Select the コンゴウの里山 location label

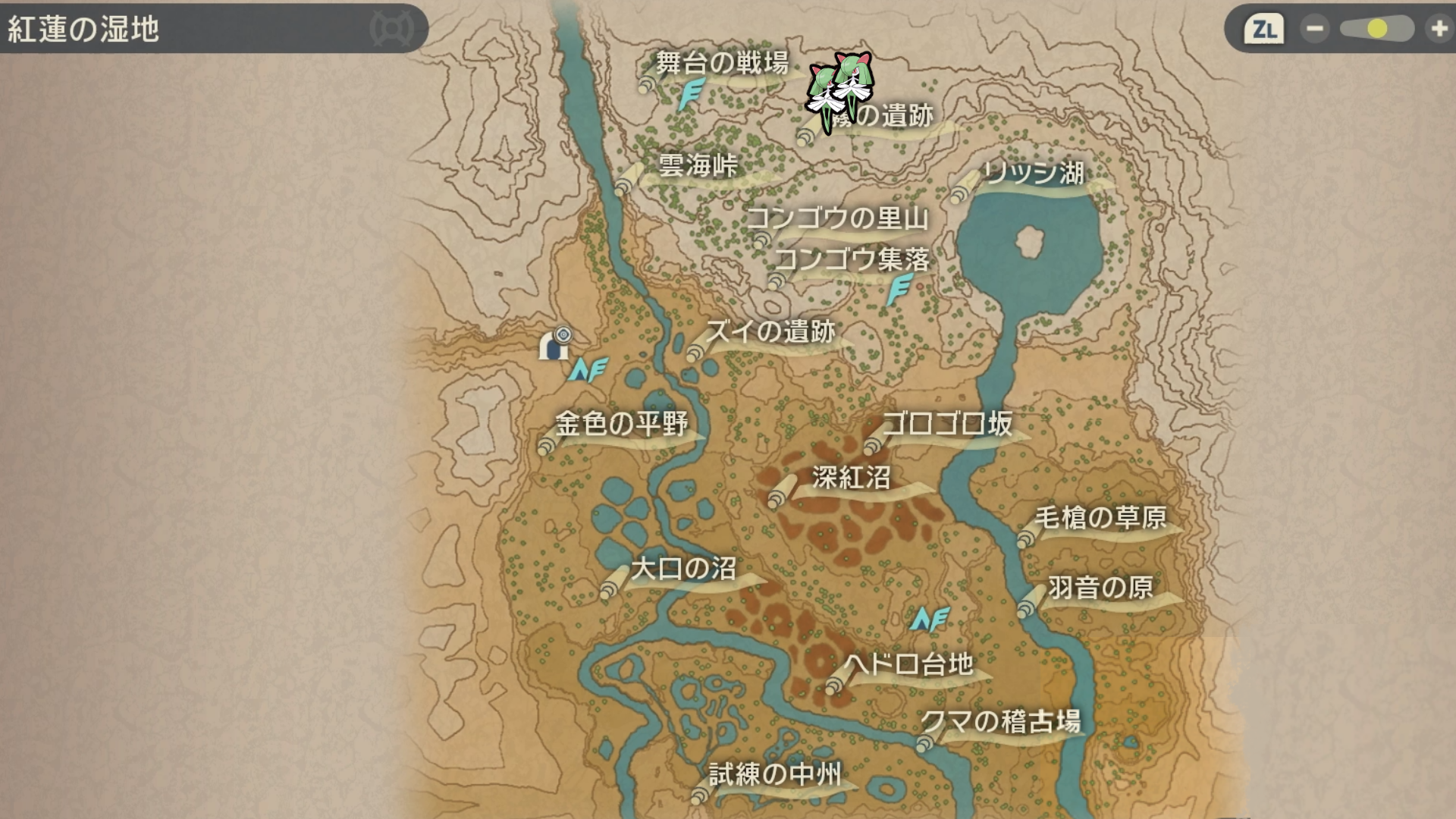pyautogui.click(x=838, y=218)
